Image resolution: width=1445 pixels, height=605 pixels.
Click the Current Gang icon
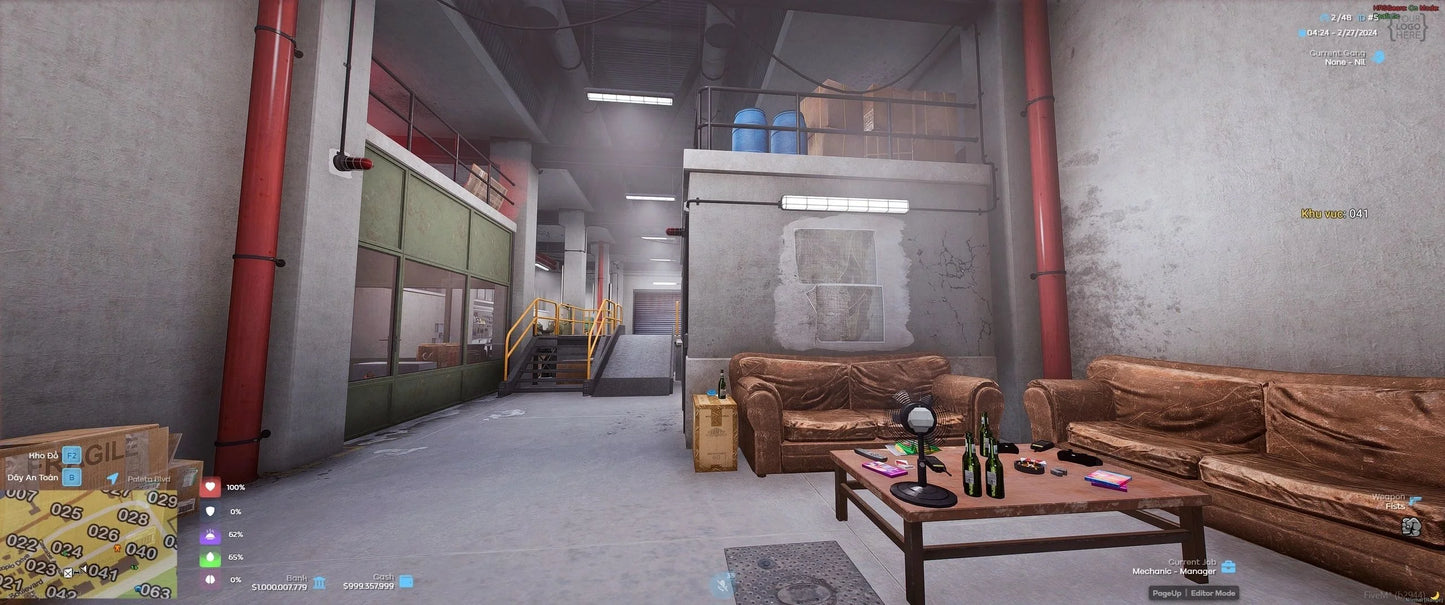[1379, 56]
